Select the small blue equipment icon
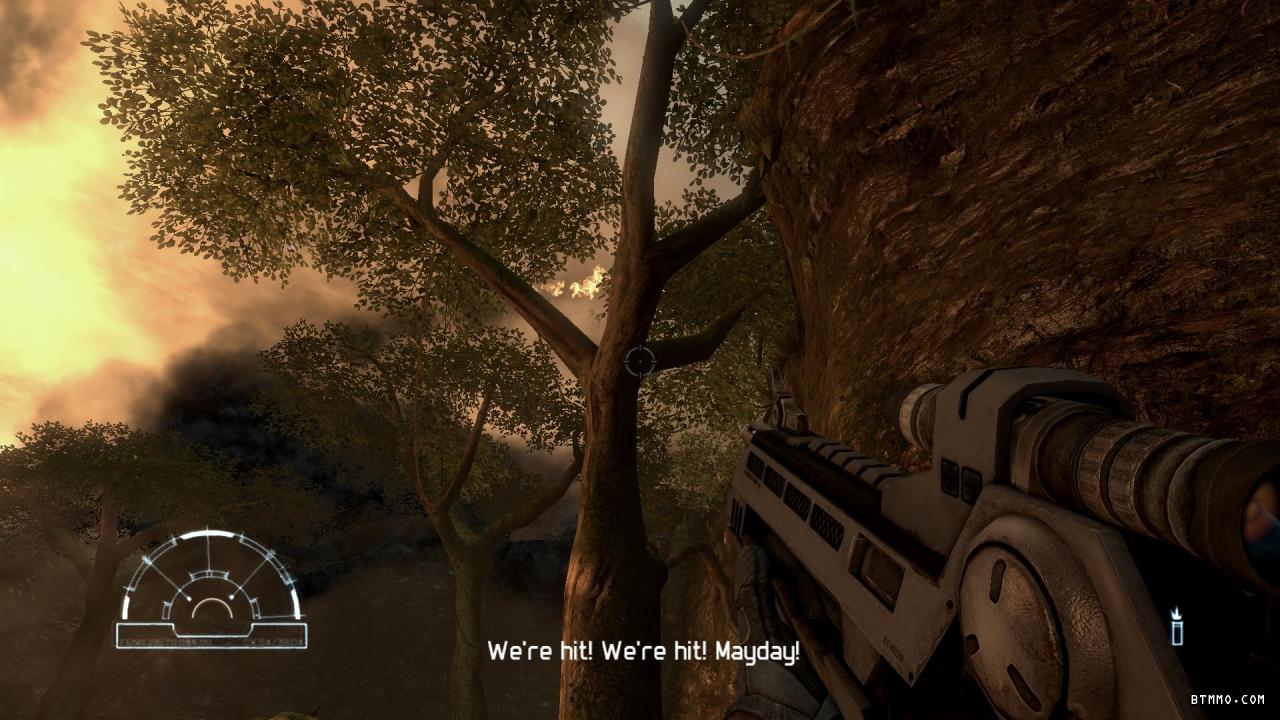This screenshot has width=1280, height=720. 1177,627
